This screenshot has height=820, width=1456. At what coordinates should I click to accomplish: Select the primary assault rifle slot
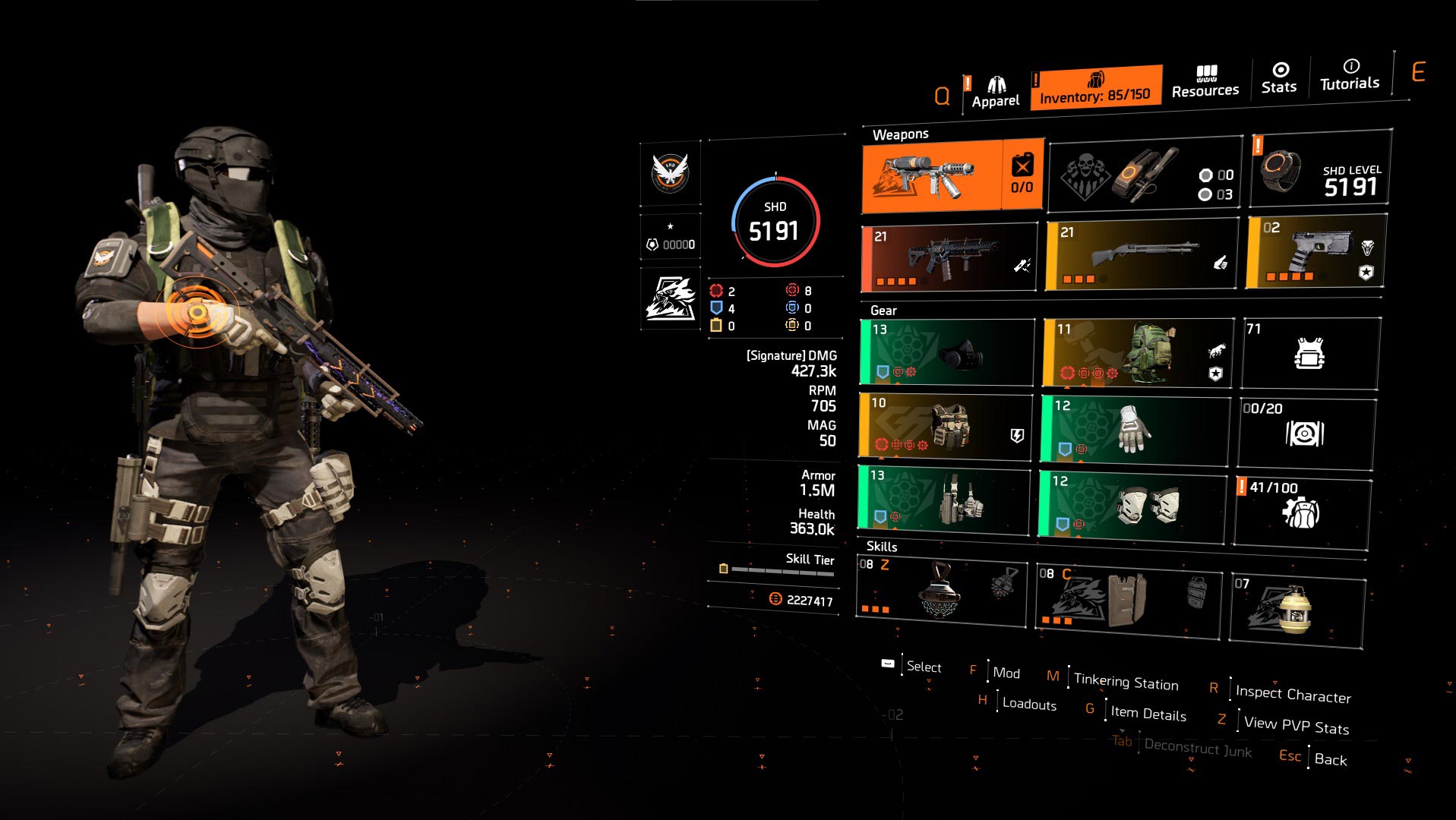point(949,258)
